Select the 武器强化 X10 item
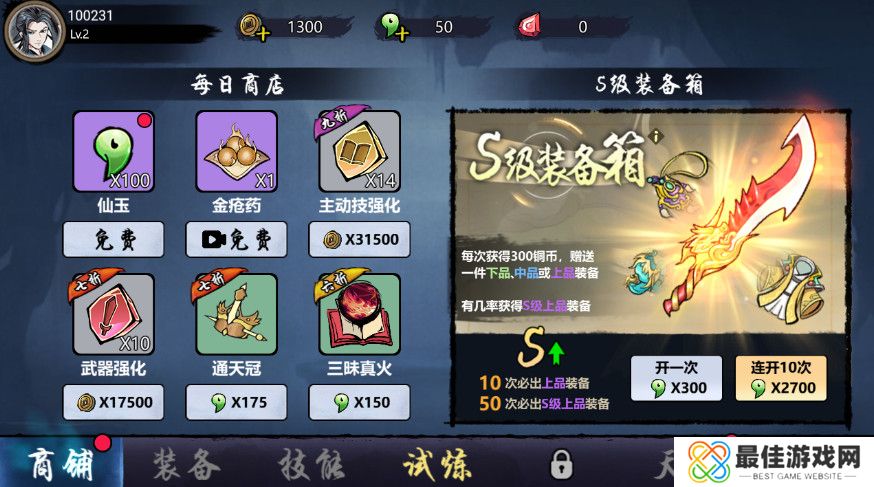The height and width of the screenshot is (487, 874). pos(113,315)
